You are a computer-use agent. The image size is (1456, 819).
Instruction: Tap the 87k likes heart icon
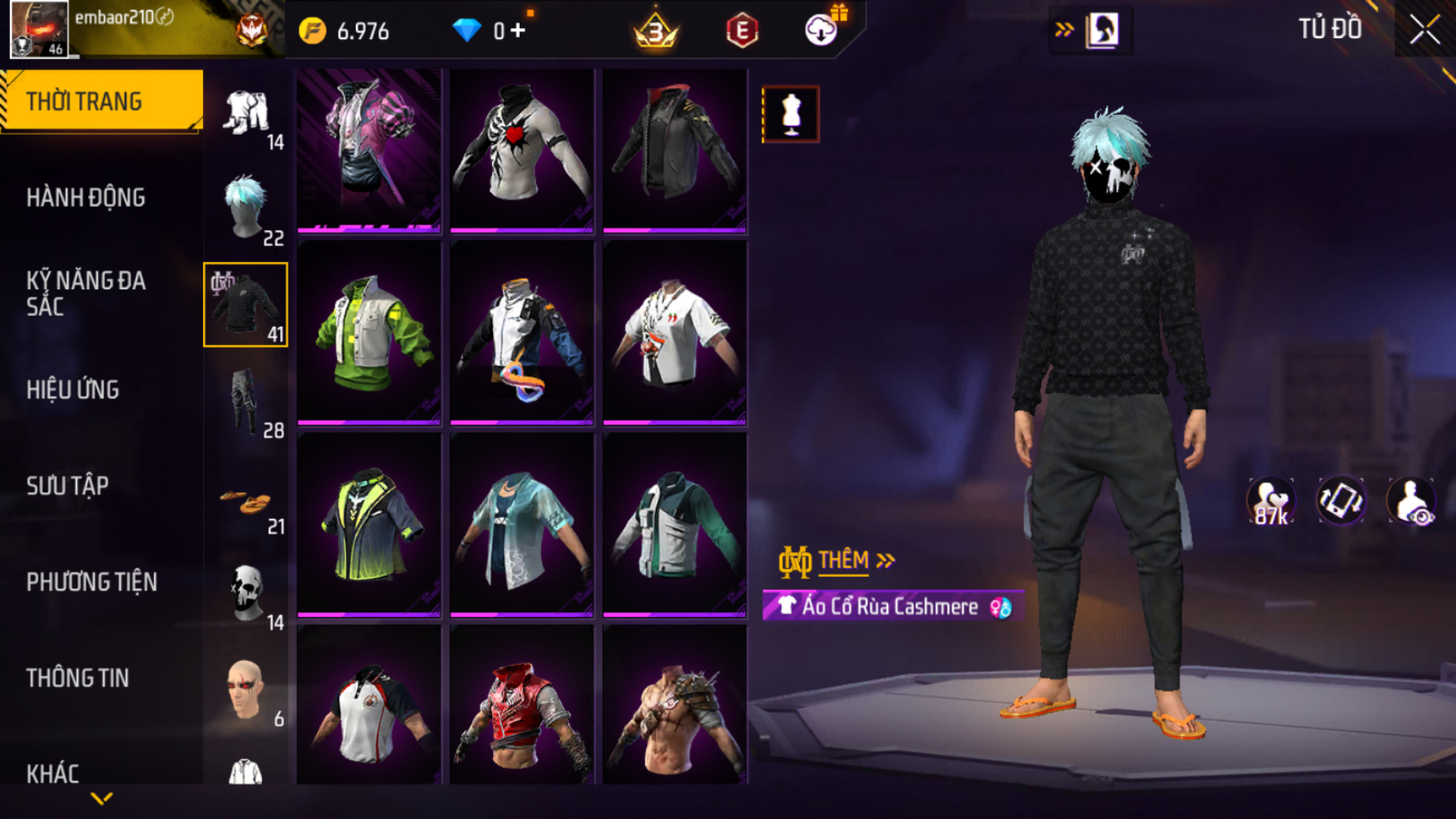(1270, 501)
